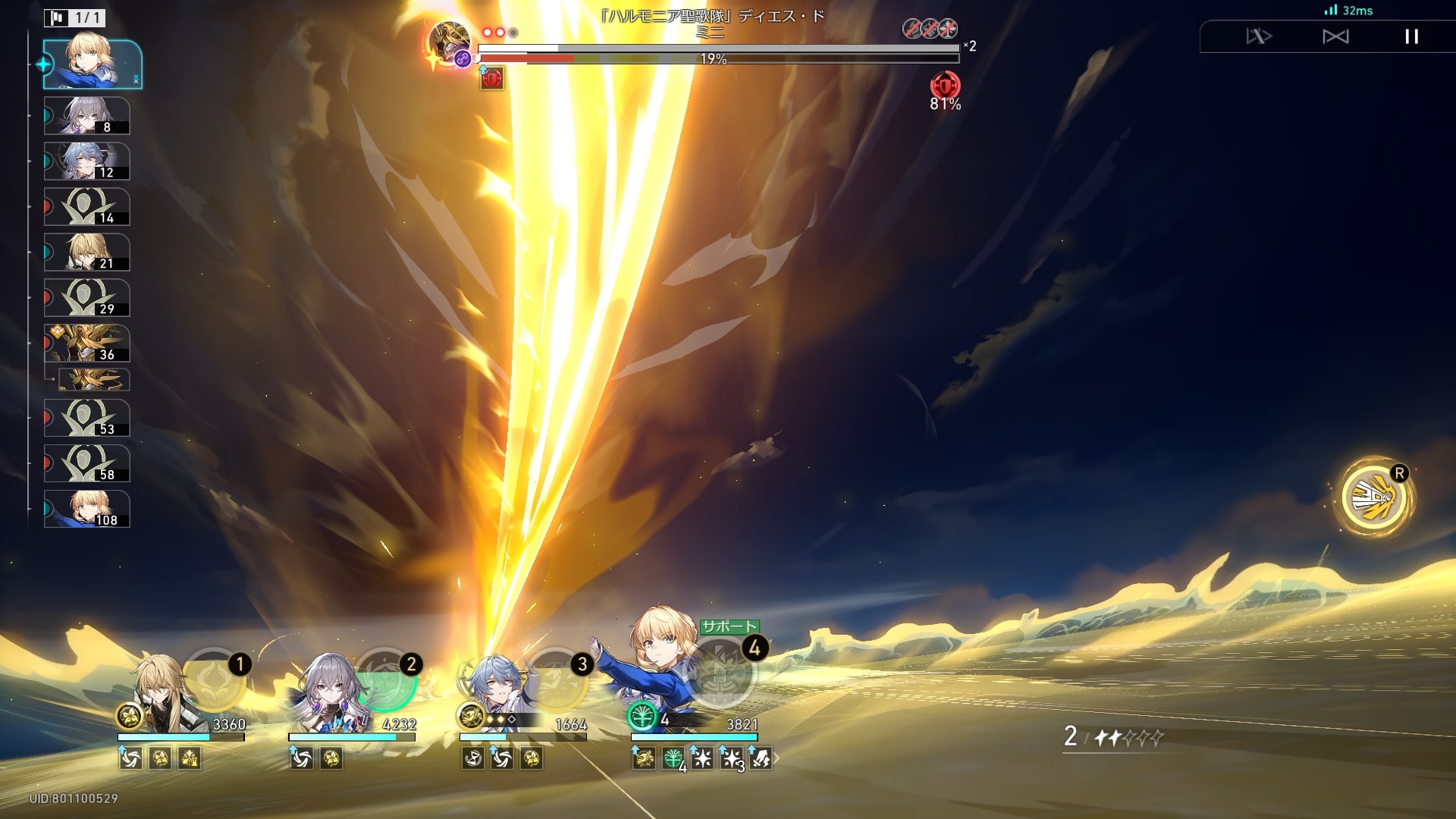The width and height of the screenshot is (1456, 819).
Task: Select the boss turn entry numbered 36
Action: pyautogui.click(x=86, y=344)
